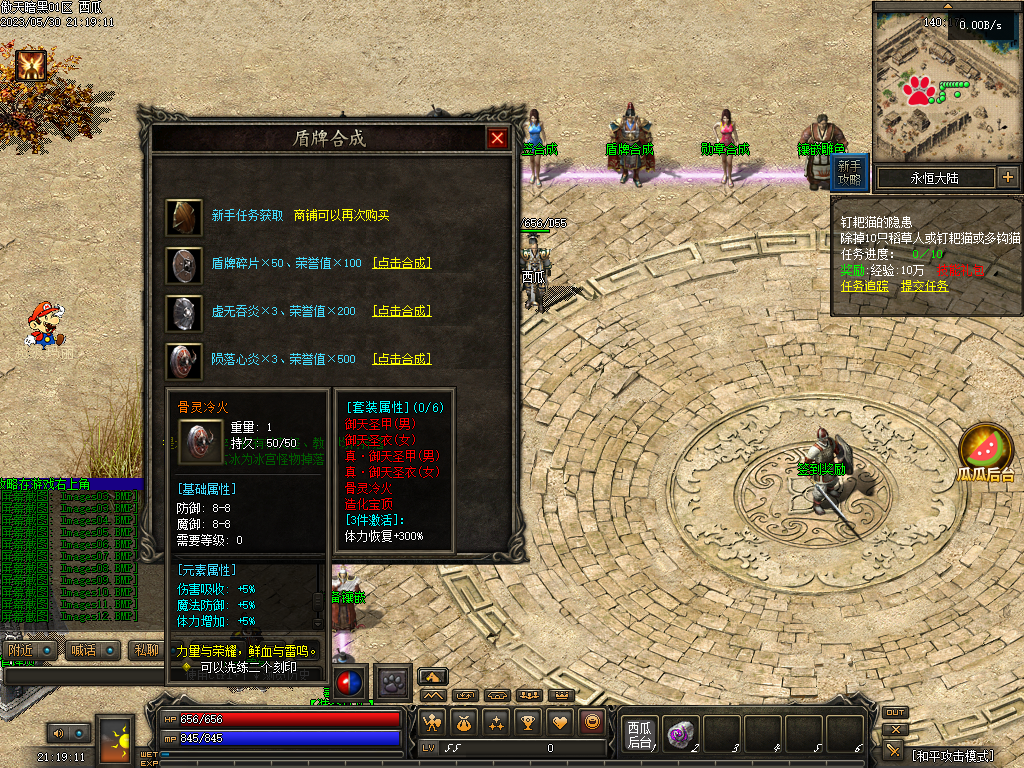
Task: Open 任务追踪 quest tracking link
Action: (865, 285)
